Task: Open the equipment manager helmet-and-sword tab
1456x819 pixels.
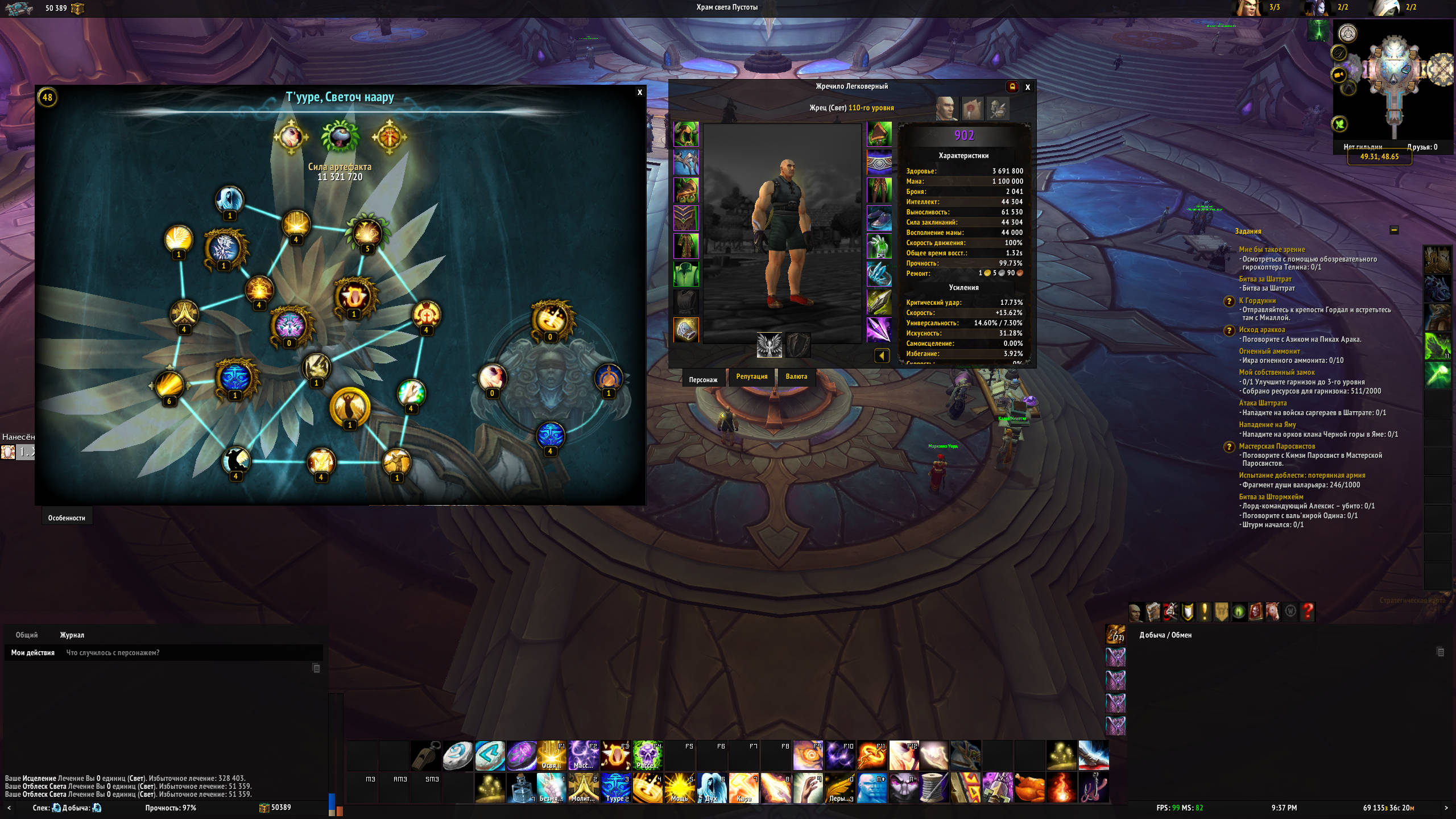Action: point(997,109)
